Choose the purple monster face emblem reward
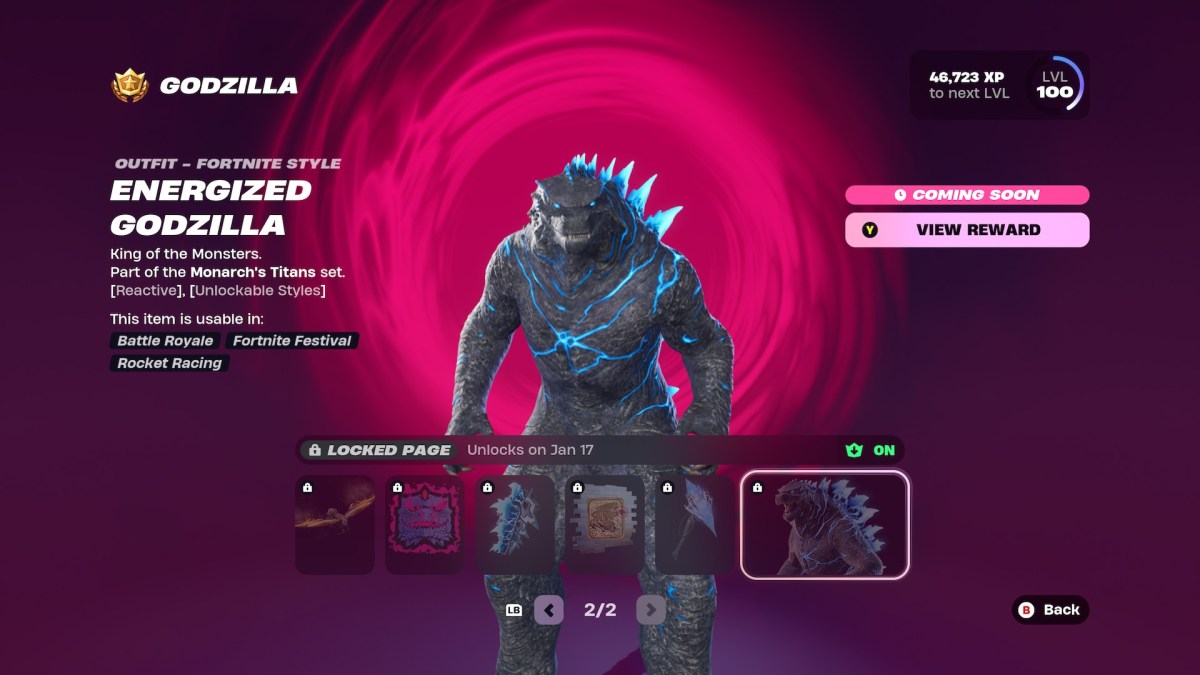The image size is (1200, 675). [425, 525]
